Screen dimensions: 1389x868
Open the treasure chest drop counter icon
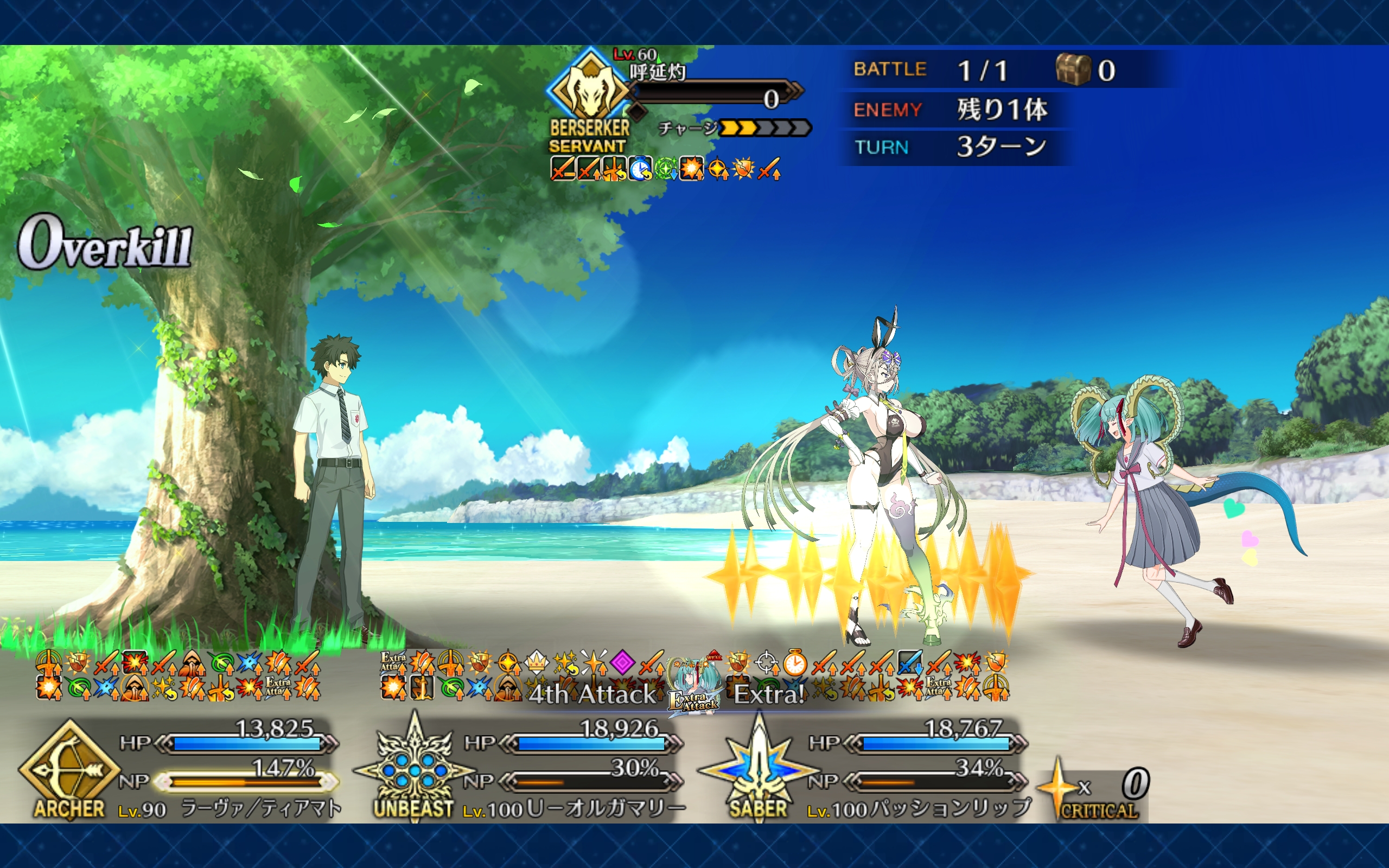click(1072, 70)
